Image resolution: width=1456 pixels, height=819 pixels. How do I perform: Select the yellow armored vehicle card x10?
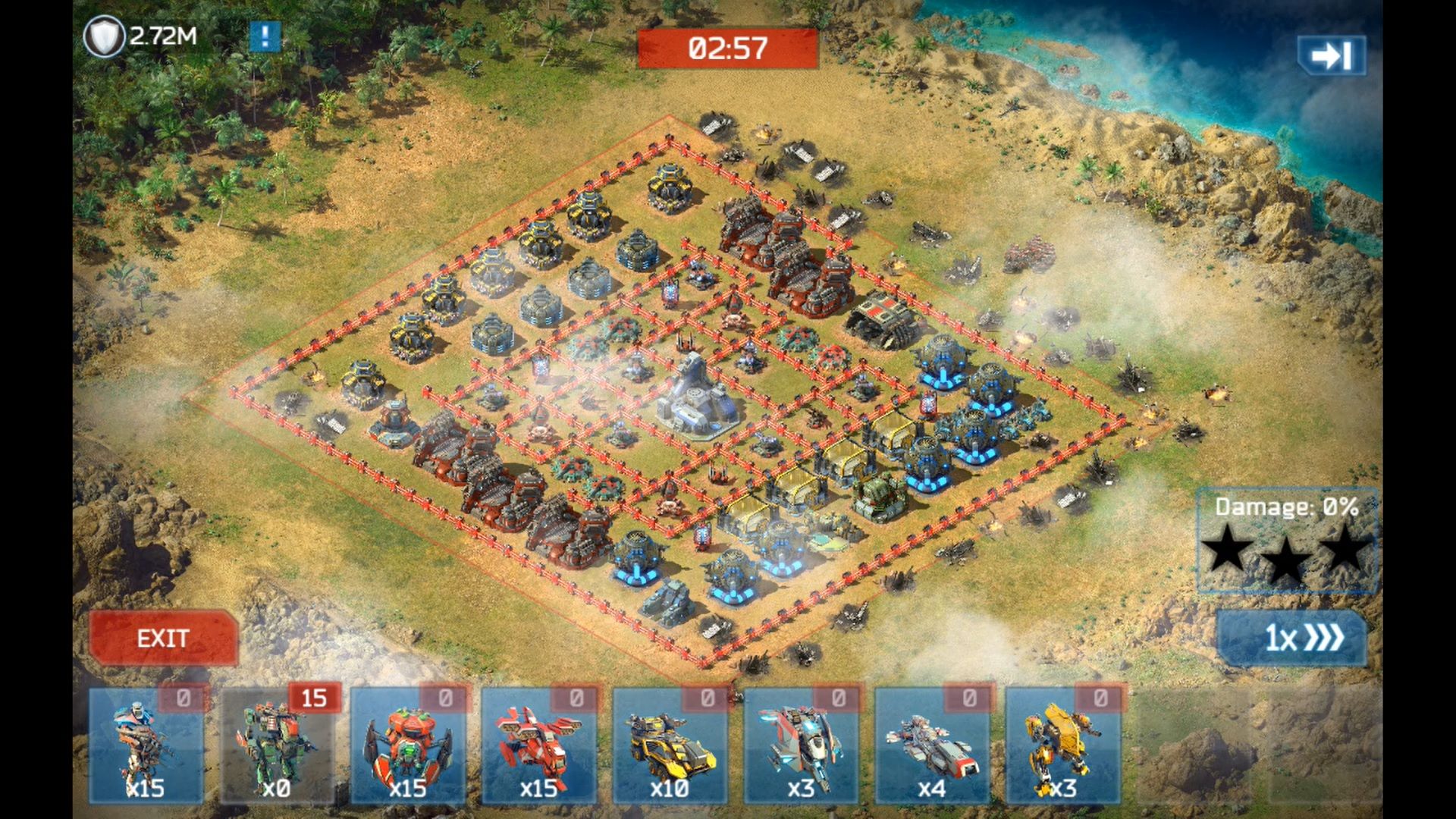670,745
